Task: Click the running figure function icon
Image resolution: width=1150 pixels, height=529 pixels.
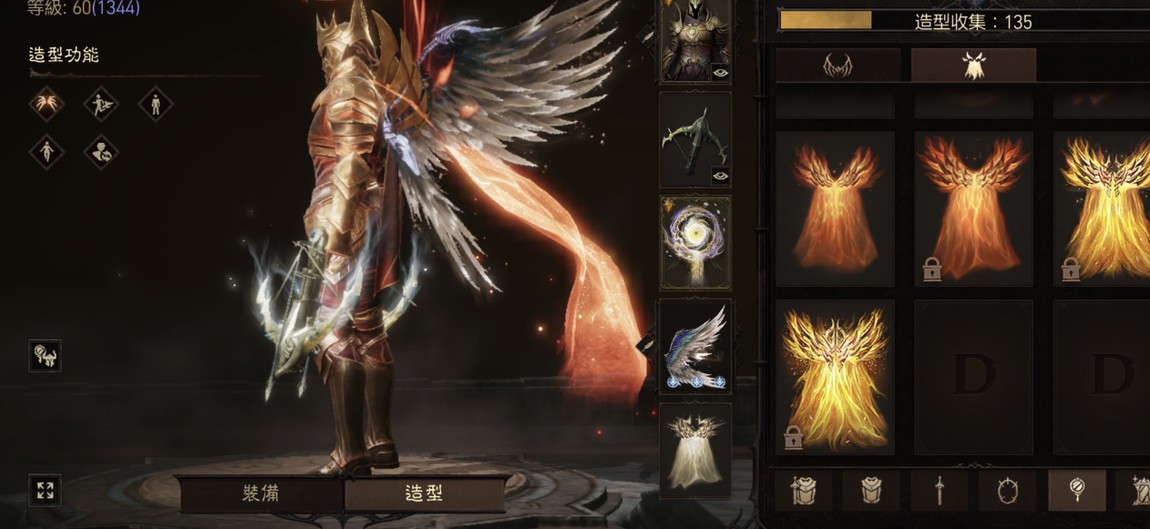Action: pyautogui.click(x=101, y=103)
